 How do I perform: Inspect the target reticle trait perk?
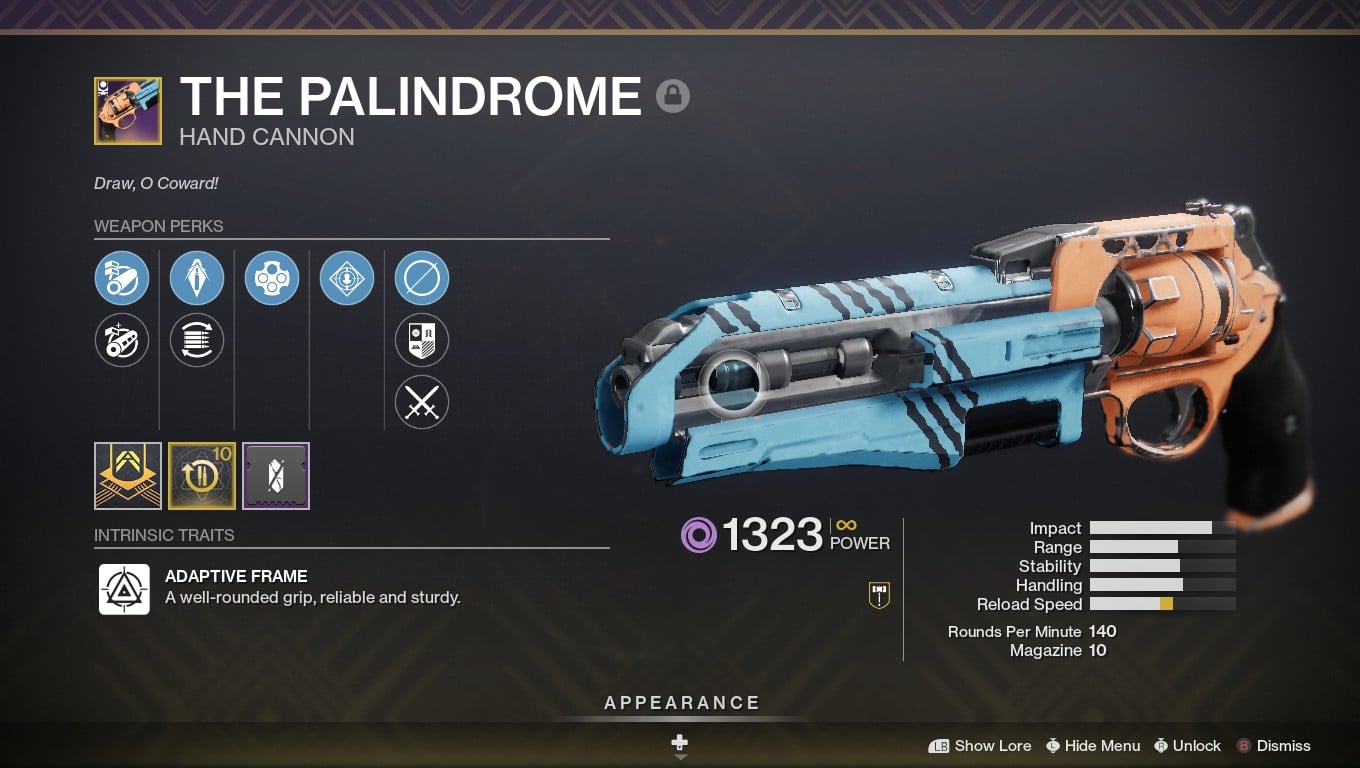[x=347, y=278]
